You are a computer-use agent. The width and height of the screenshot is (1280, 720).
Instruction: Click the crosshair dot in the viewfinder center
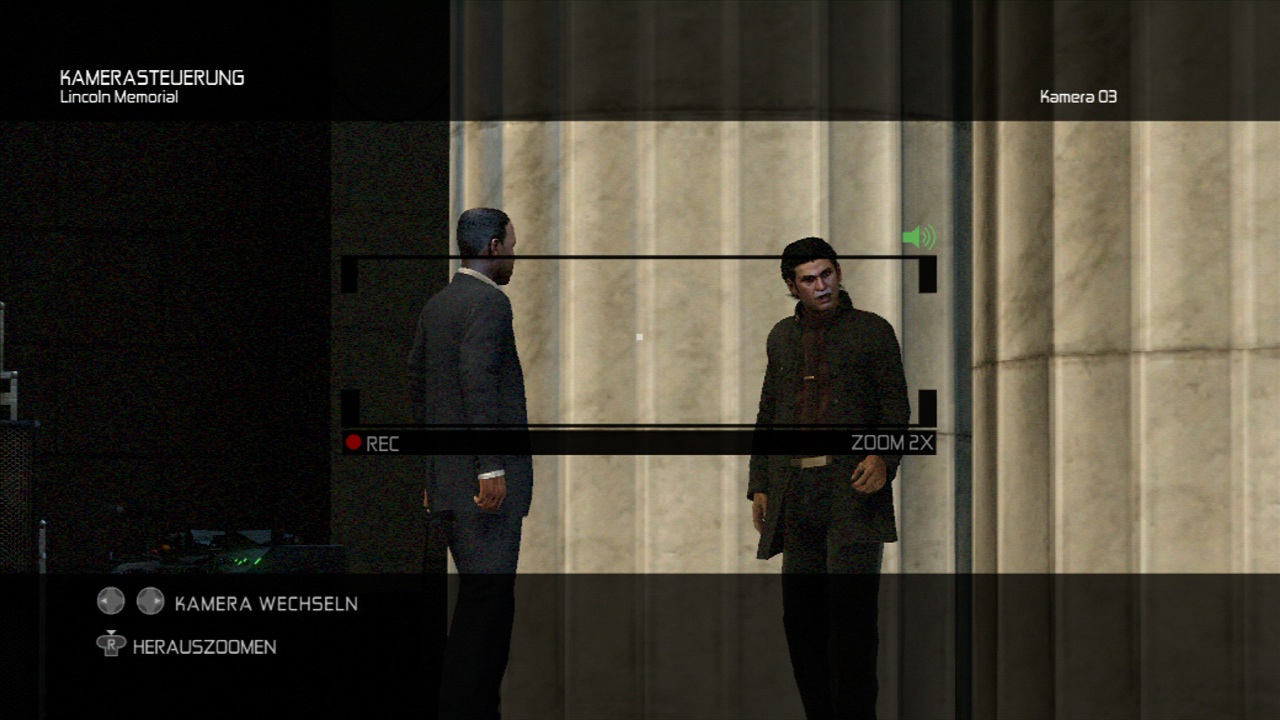coord(638,337)
